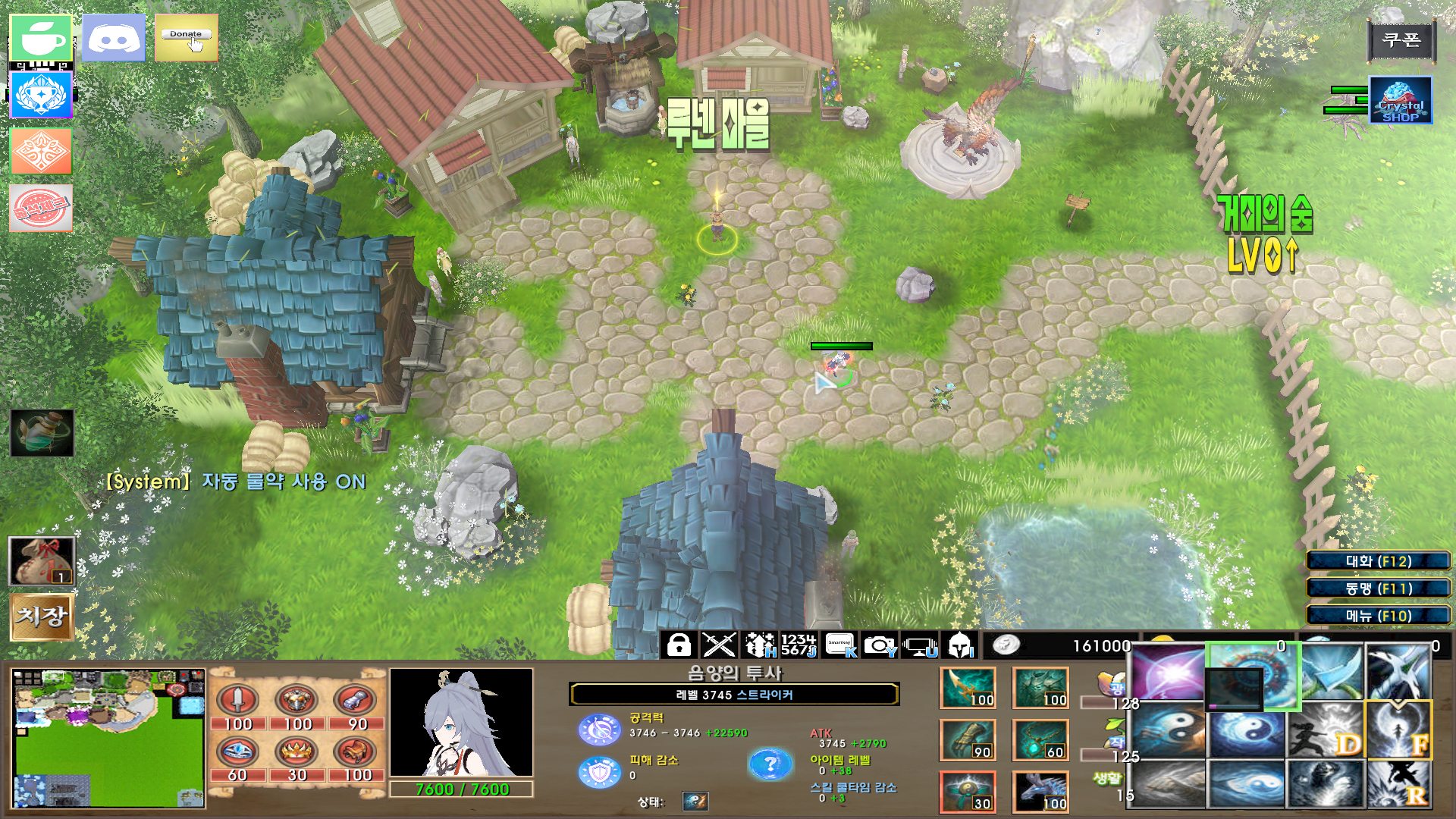
Task: Activate the skill marked with letter R
Action: [x=1399, y=783]
